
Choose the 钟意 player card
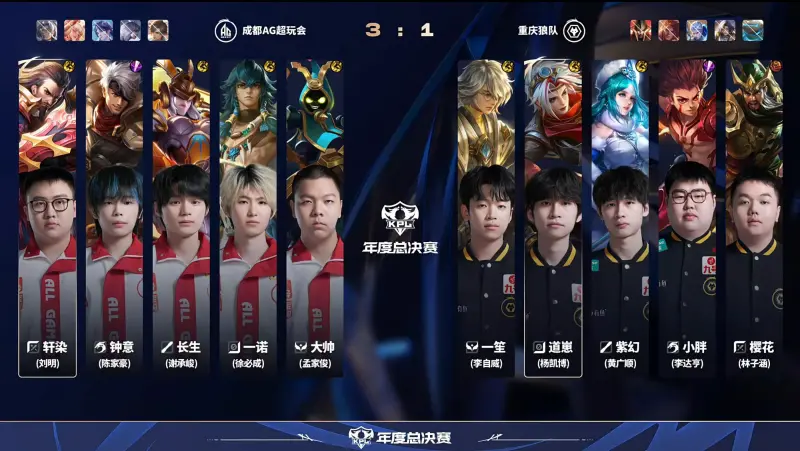coord(114,218)
